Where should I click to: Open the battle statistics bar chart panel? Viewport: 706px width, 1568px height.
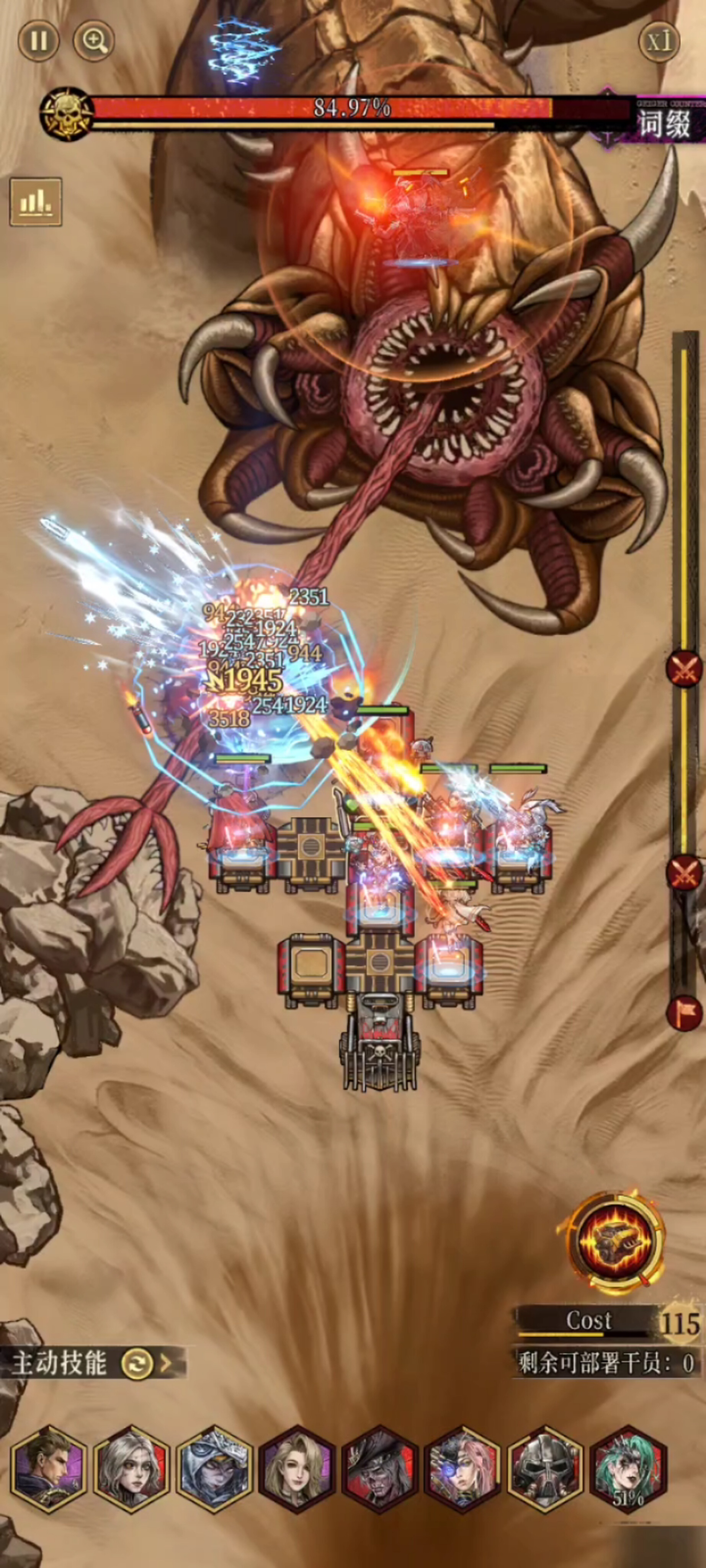point(35,201)
